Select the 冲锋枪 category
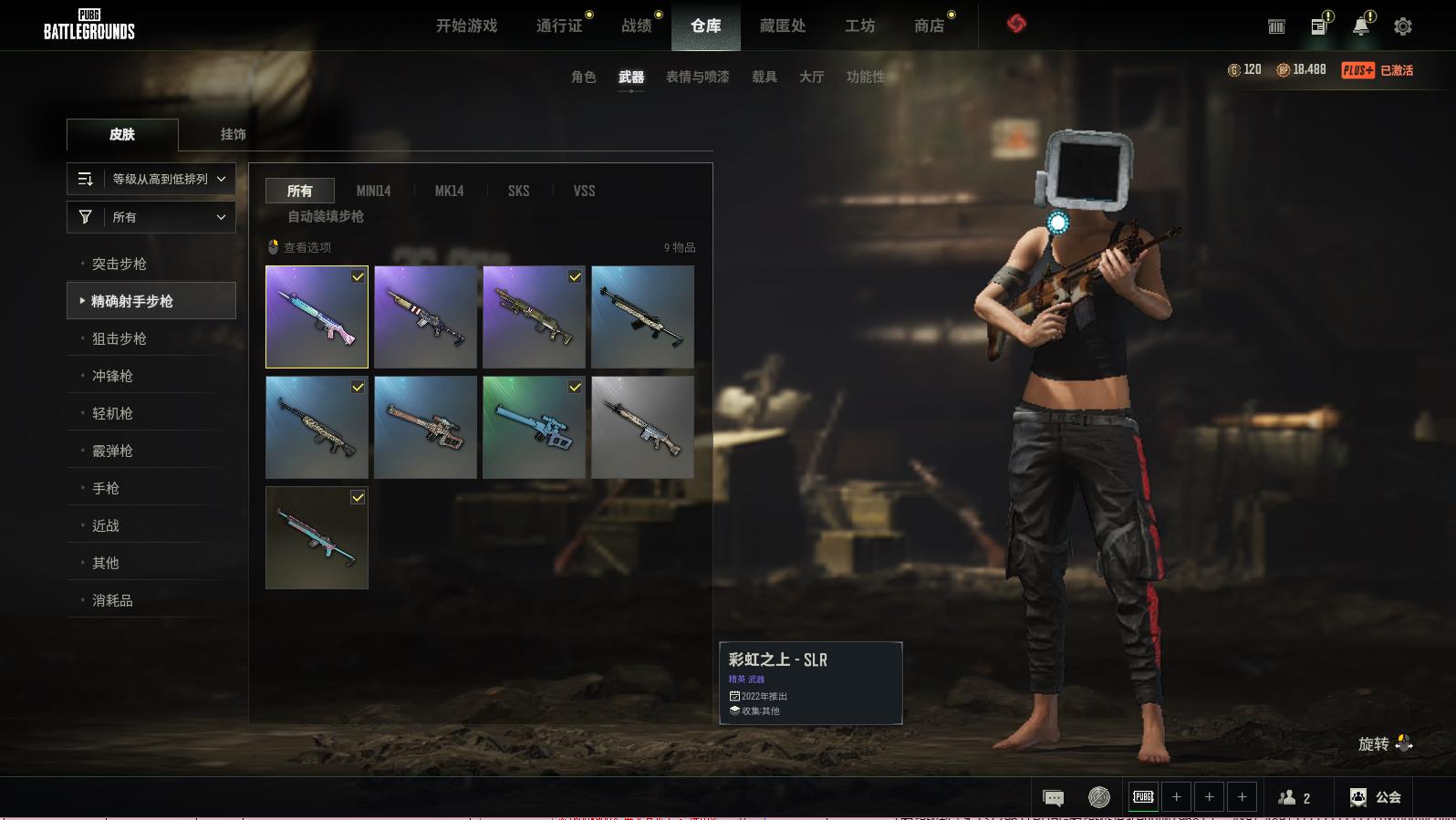Screen dimensions: 1456x820 pos(113,376)
